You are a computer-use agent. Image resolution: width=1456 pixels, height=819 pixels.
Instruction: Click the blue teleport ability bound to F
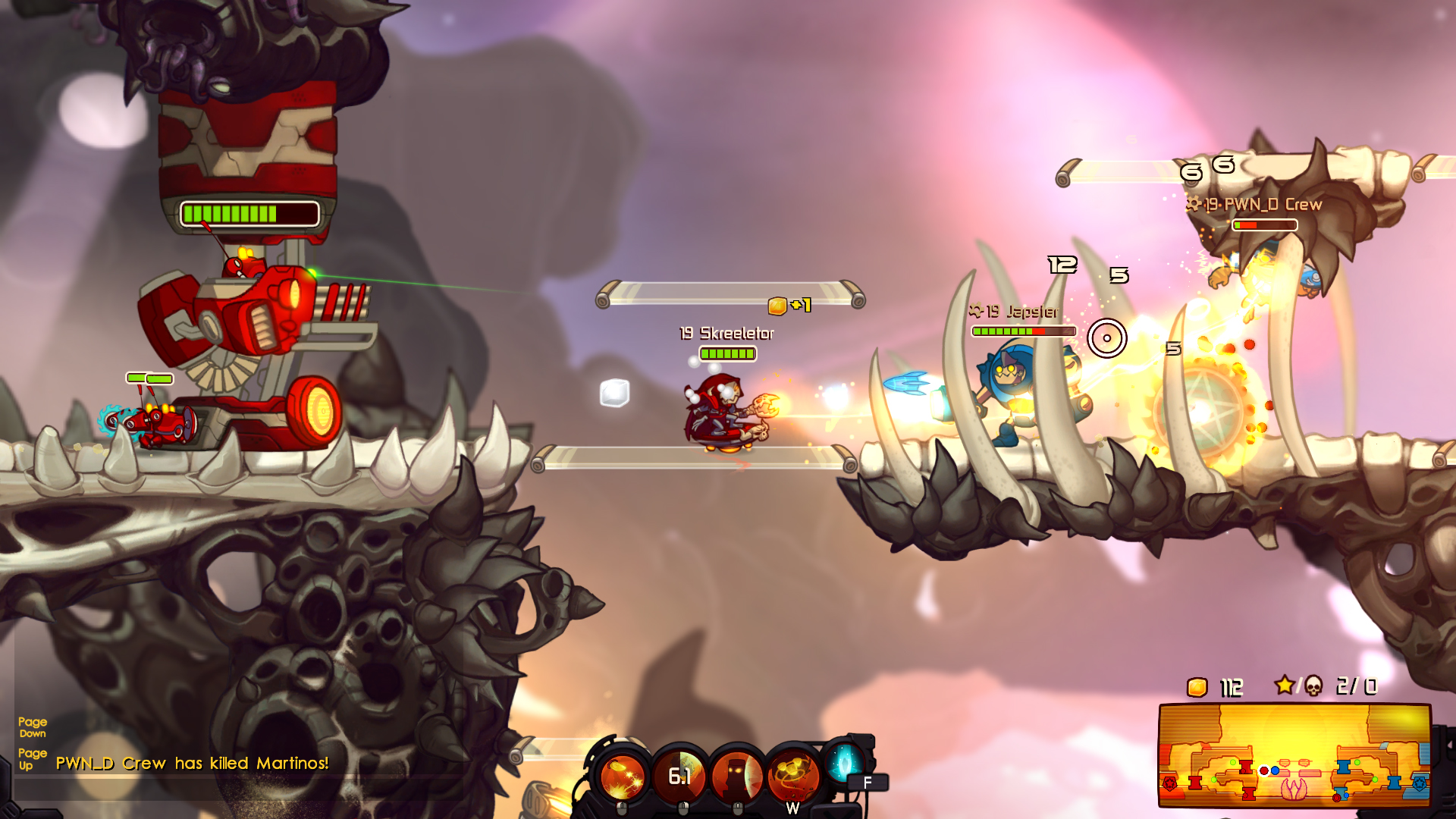843,767
